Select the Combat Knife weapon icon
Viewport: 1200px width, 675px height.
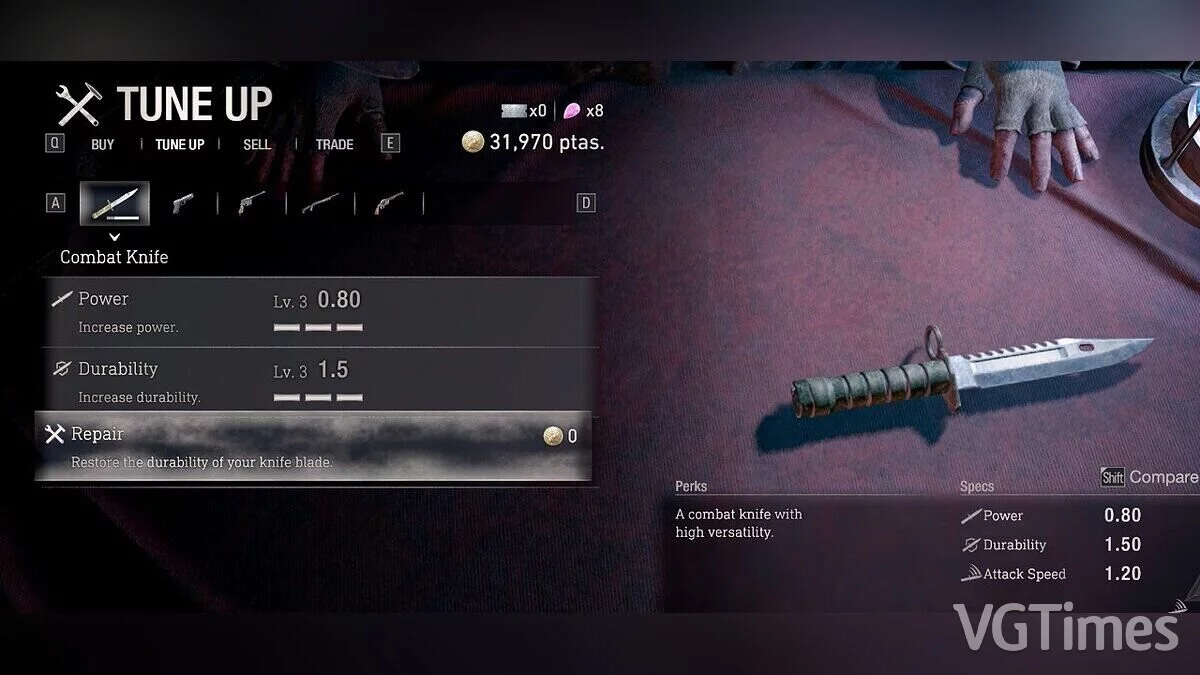pos(115,203)
